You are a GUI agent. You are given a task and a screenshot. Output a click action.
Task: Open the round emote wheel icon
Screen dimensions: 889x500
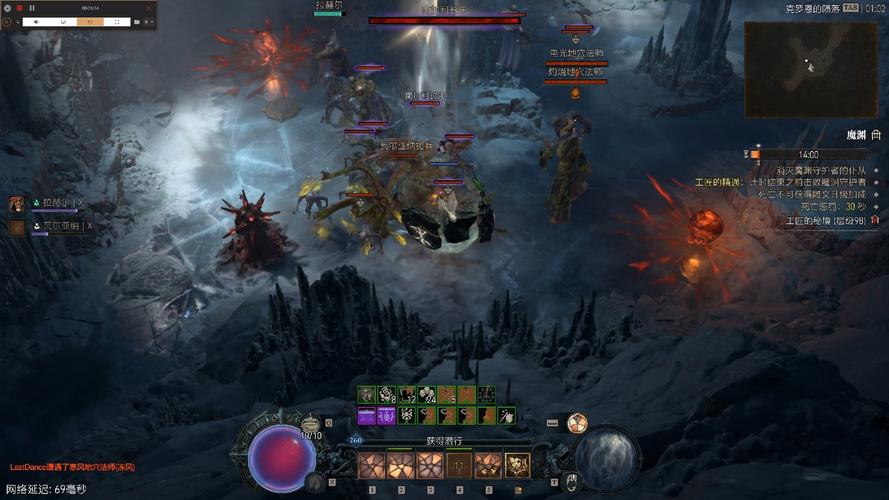(577, 423)
